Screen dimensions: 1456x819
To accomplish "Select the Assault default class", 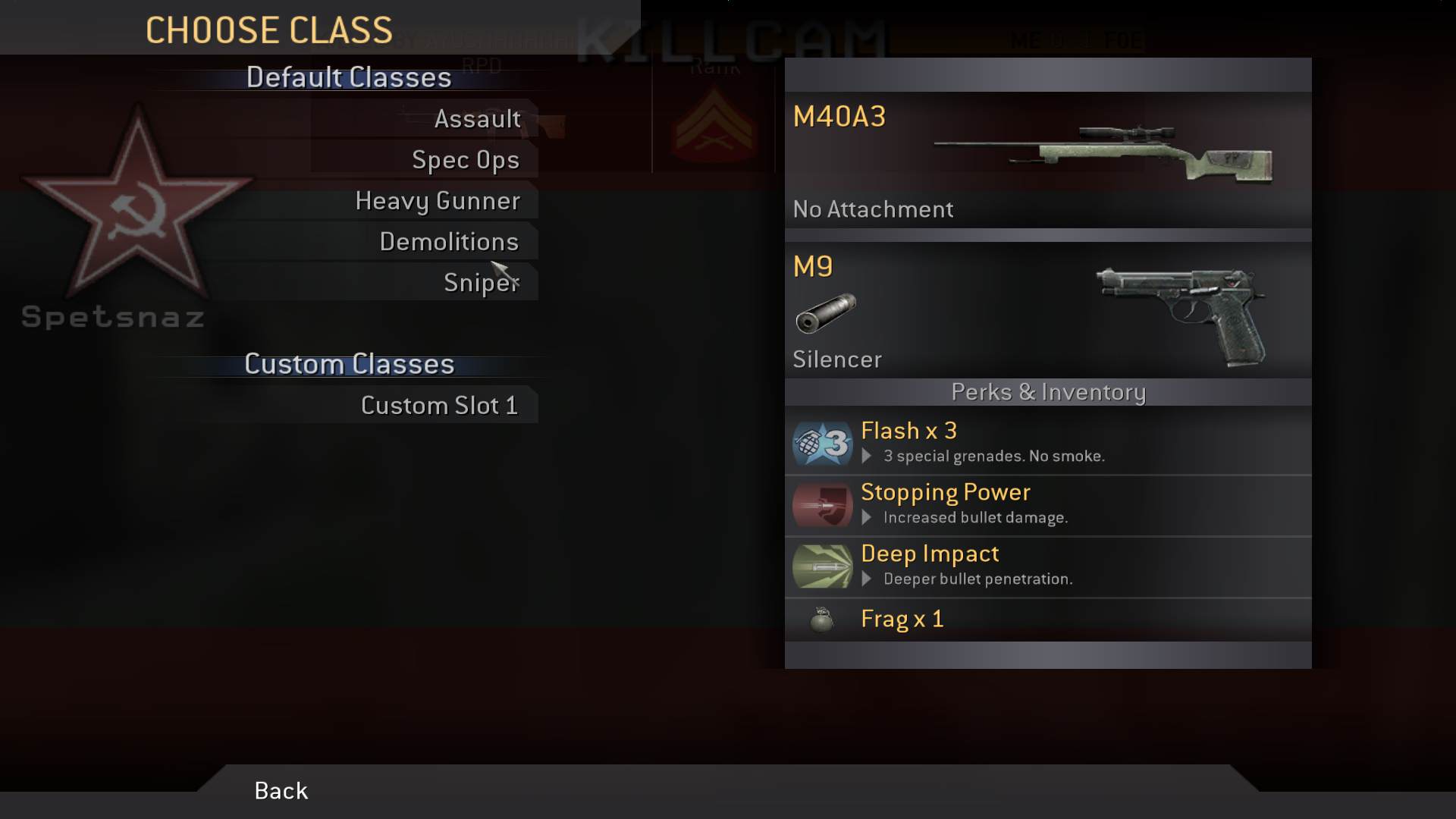I will (x=477, y=119).
